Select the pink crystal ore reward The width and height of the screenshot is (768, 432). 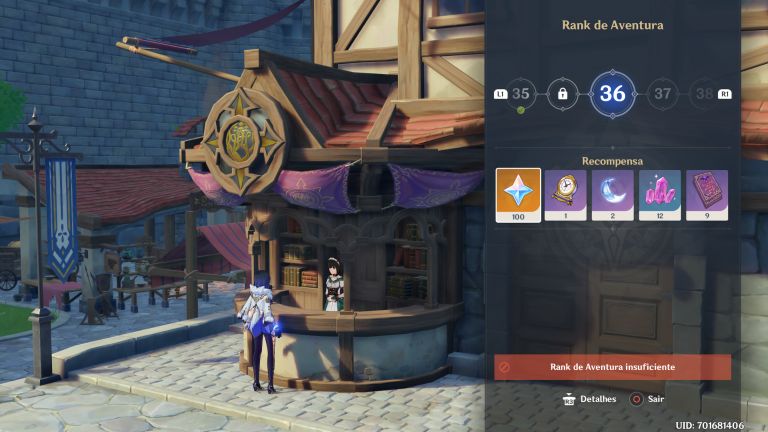660,194
